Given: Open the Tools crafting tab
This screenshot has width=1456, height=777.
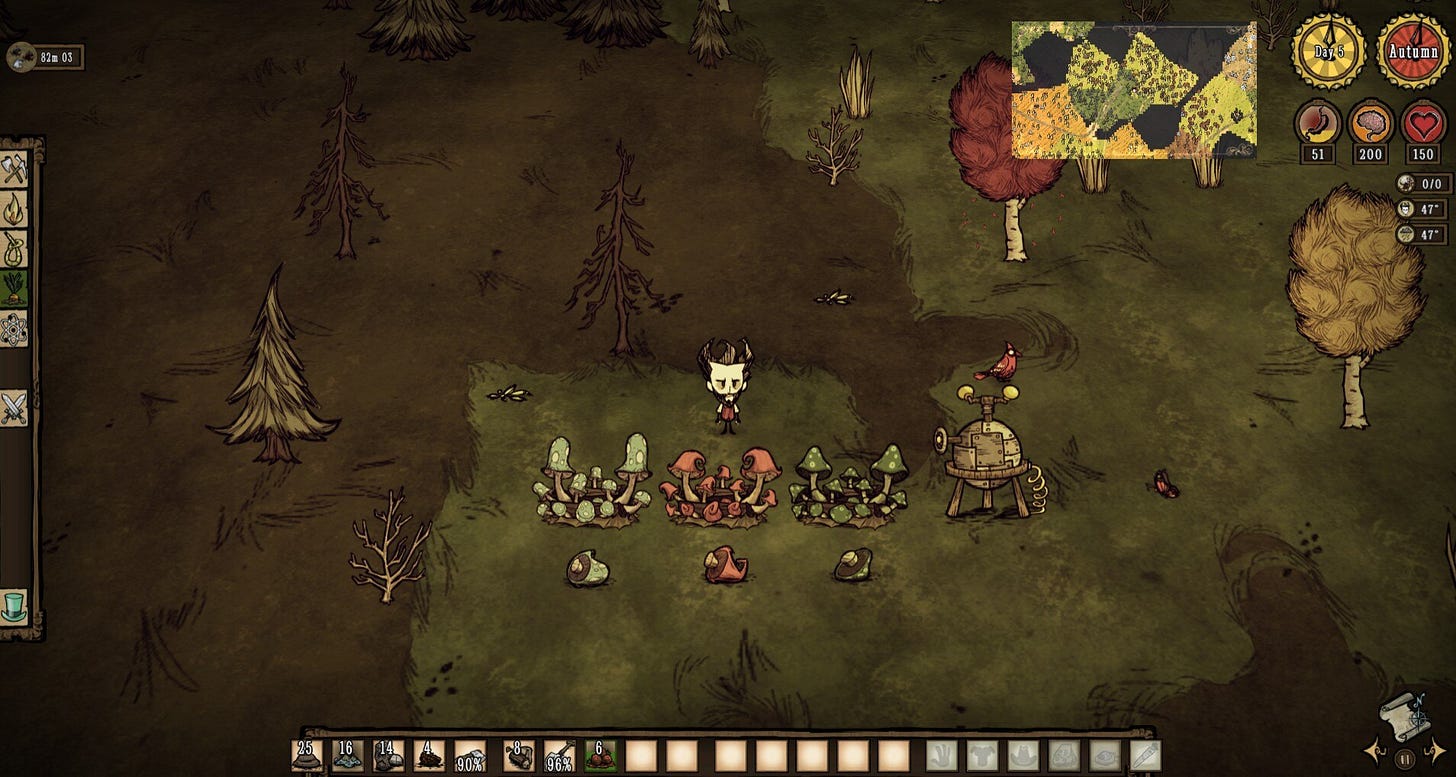Looking at the screenshot, I should tap(14, 169).
